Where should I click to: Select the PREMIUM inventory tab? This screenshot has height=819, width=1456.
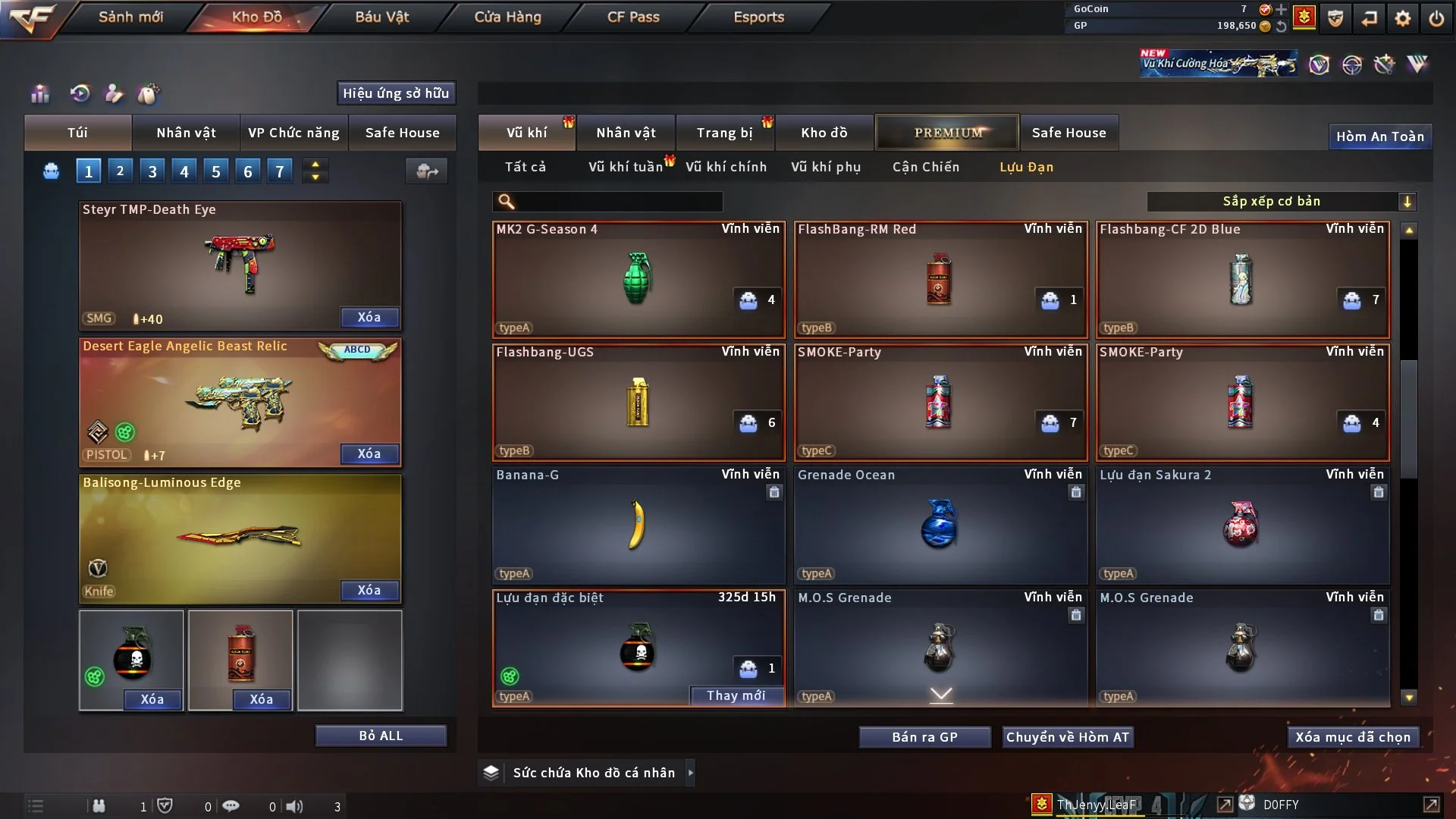click(947, 133)
